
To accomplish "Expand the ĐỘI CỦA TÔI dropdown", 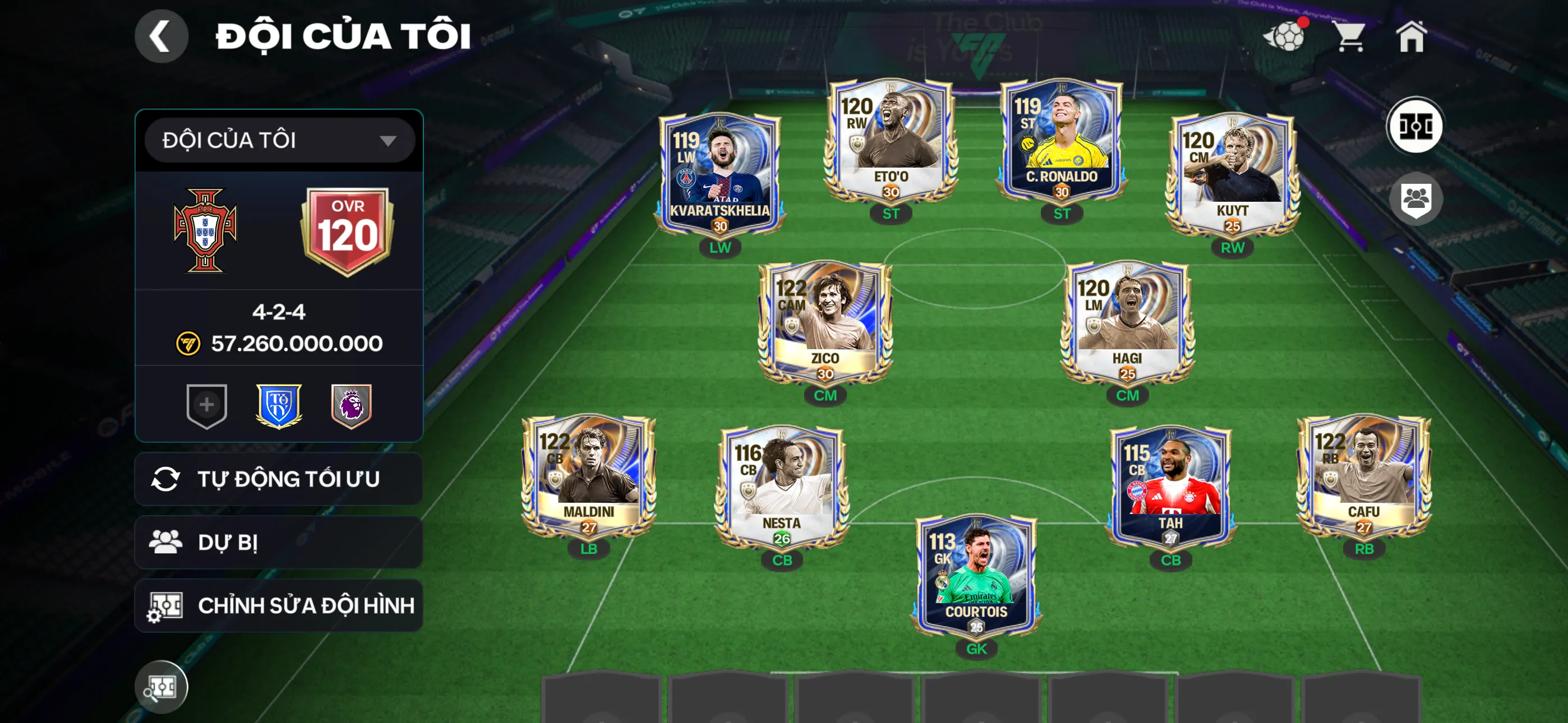I will [279, 140].
